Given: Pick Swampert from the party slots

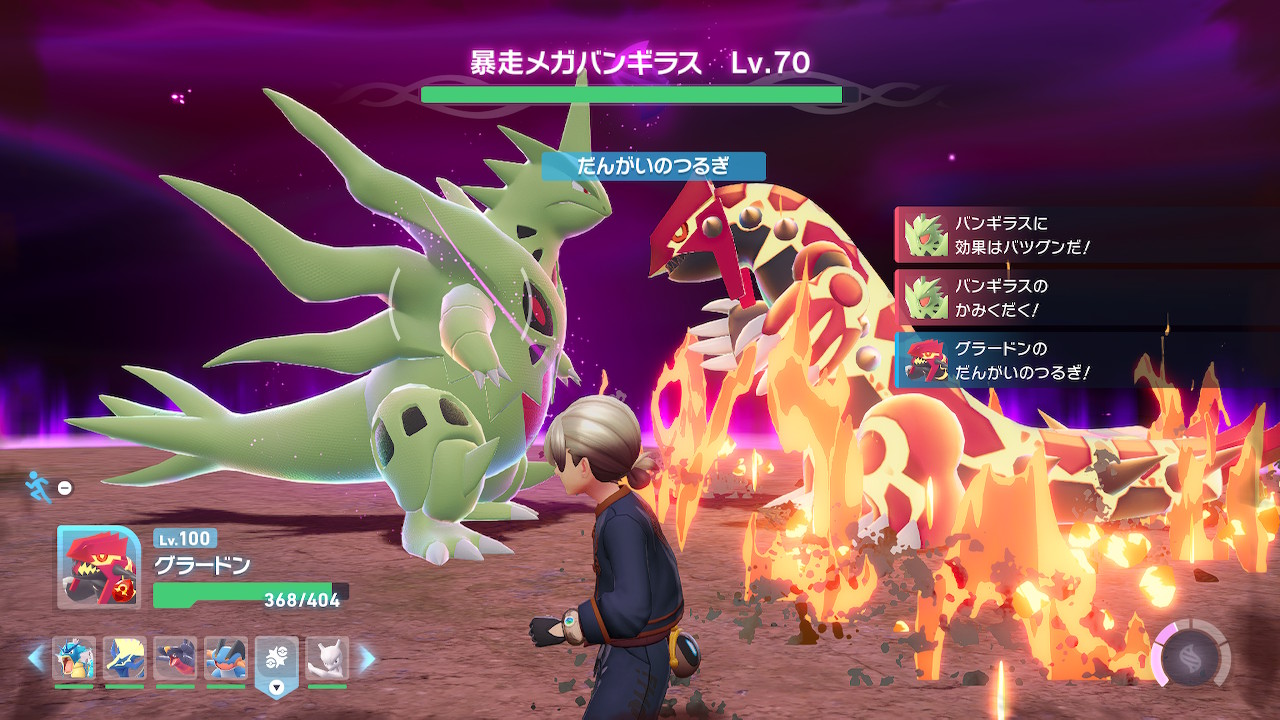Looking at the screenshot, I should point(226,658).
